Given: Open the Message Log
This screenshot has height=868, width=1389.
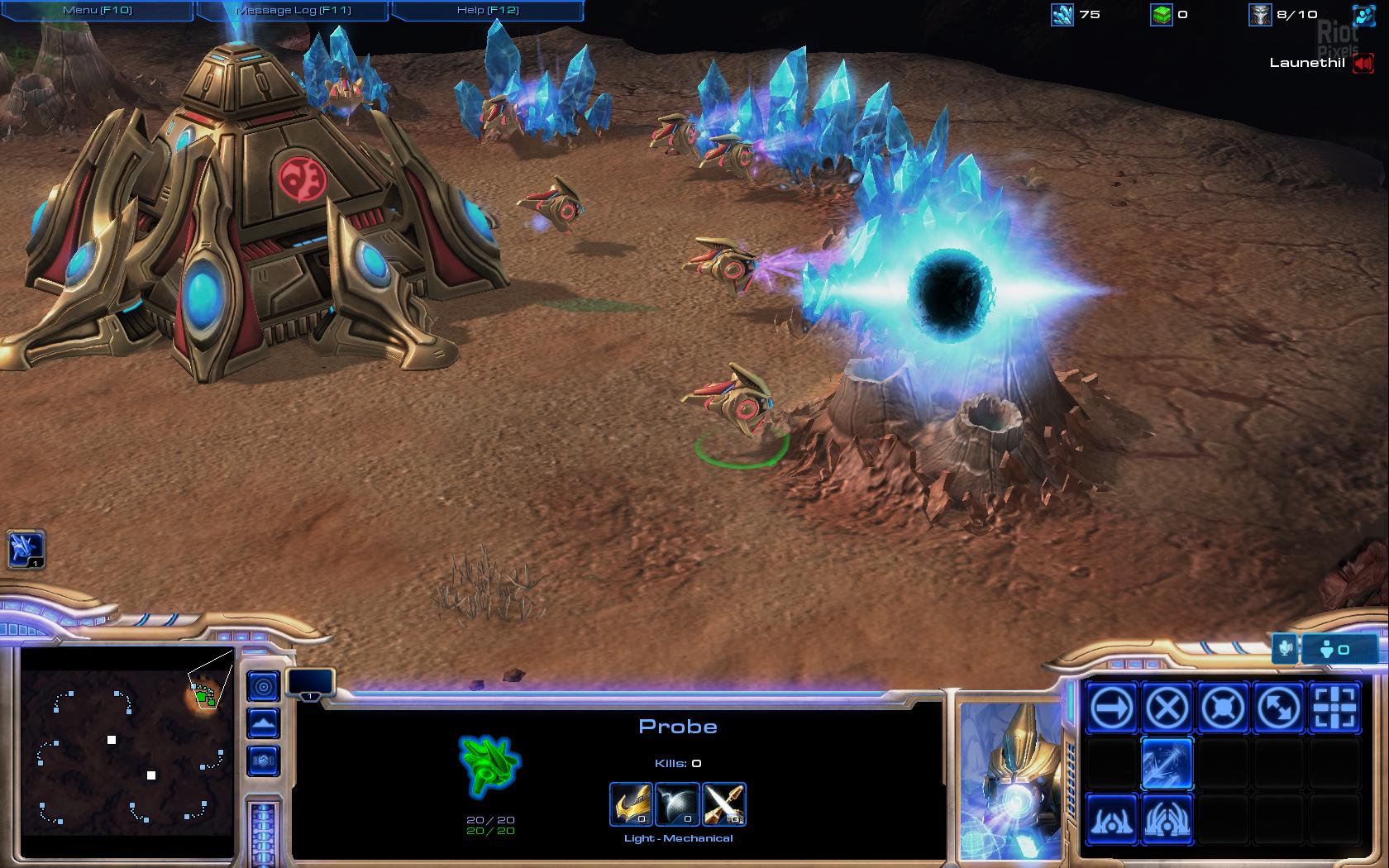Looking at the screenshot, I should [x=294, y=11].
